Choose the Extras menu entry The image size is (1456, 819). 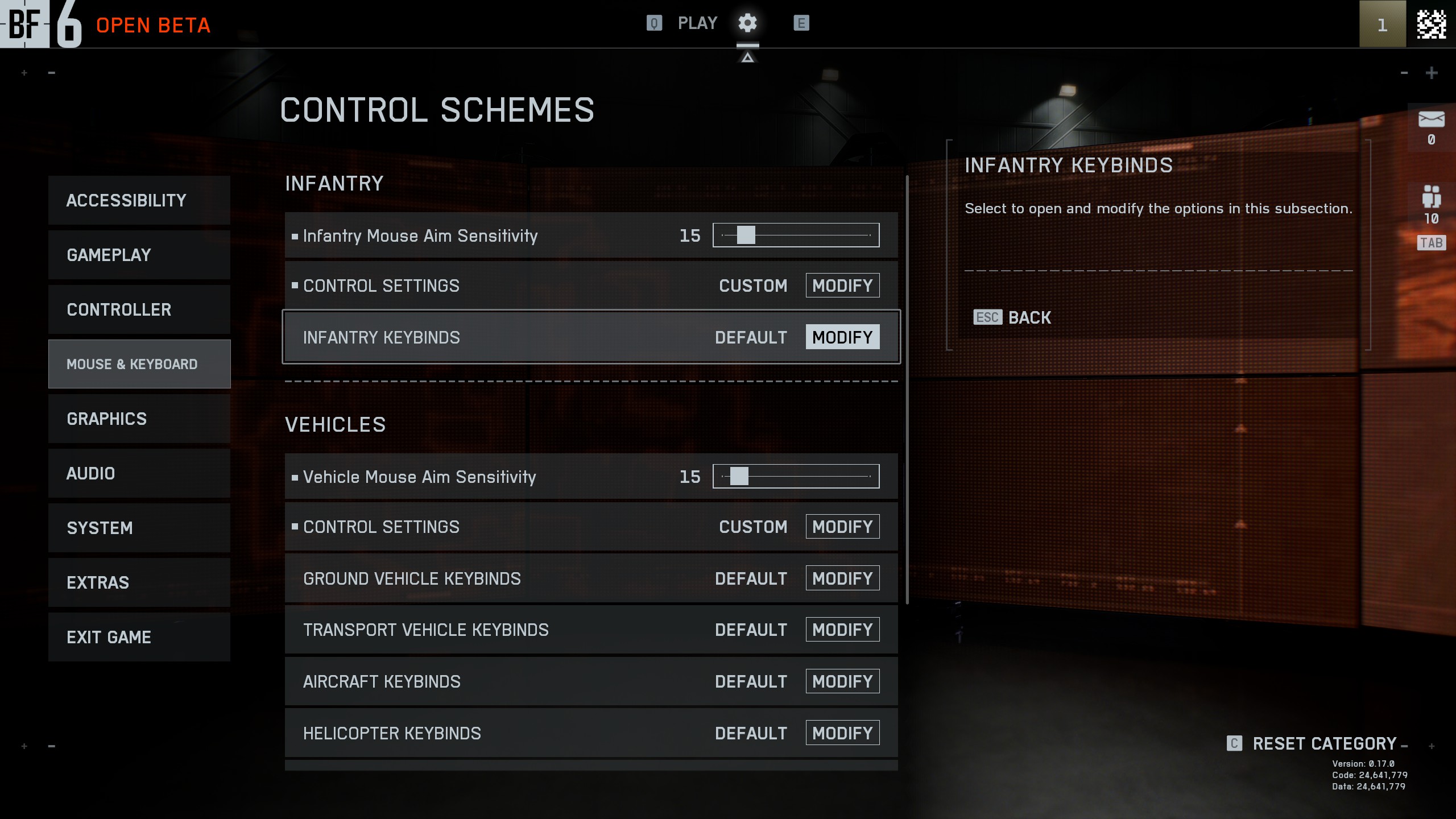click(x=139, y=582)
